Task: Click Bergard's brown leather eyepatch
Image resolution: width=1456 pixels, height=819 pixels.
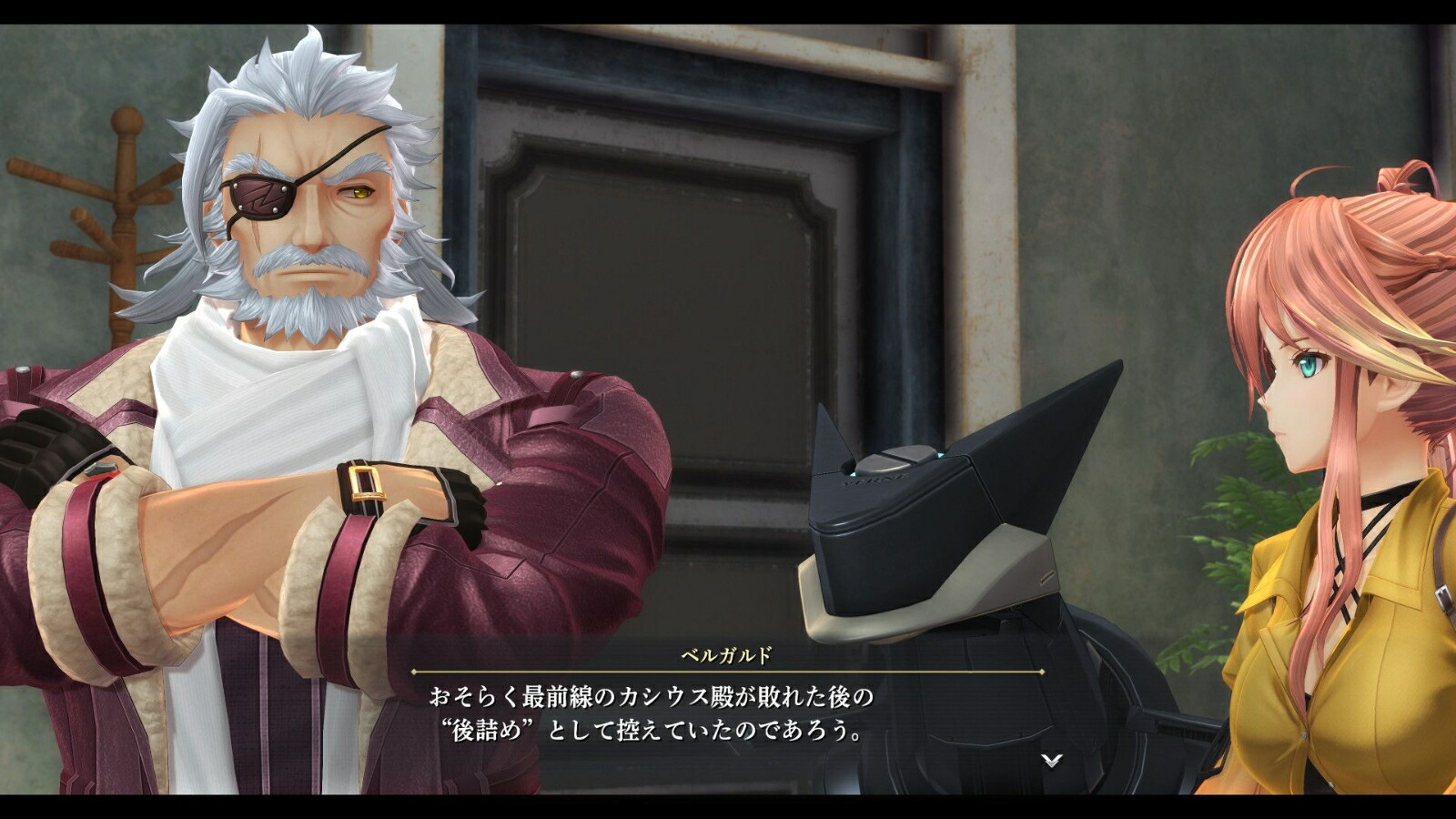Action: pos(261,198)
